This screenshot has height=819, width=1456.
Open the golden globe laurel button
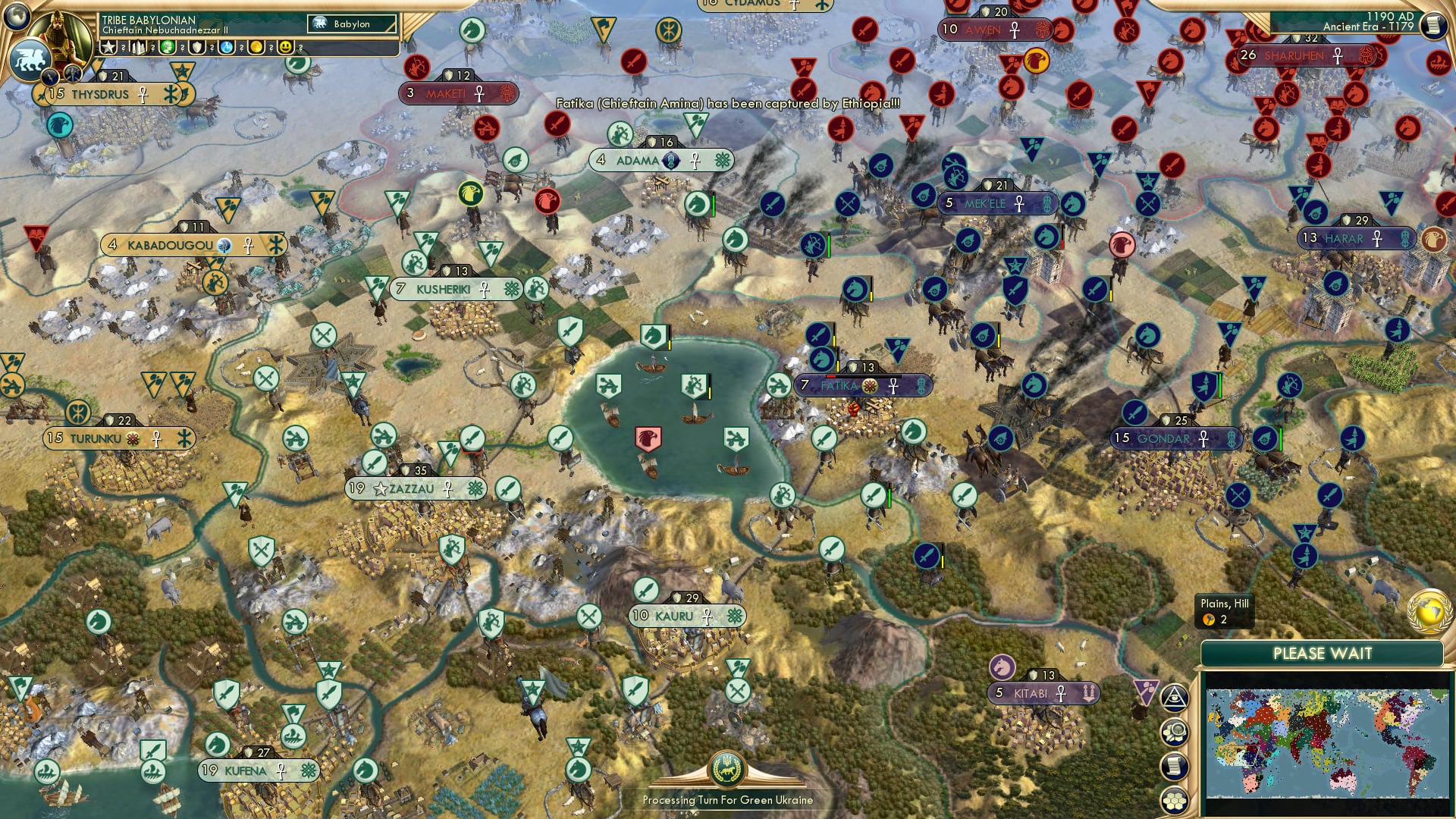1429,612
